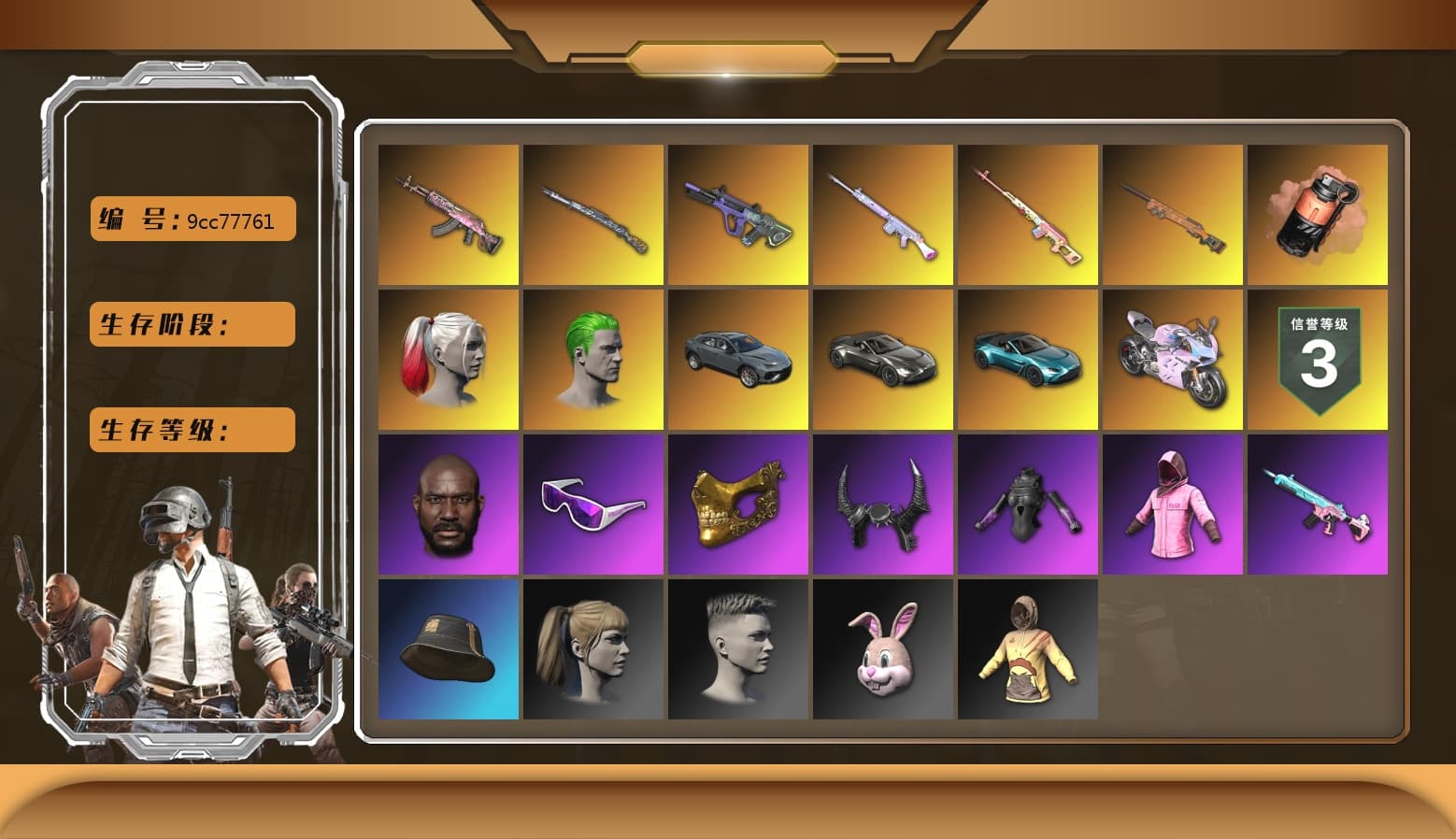Click the 信誉等级 3 reputation badge
This screenshot has width=1456, height=839.
tap(1318, 358)
